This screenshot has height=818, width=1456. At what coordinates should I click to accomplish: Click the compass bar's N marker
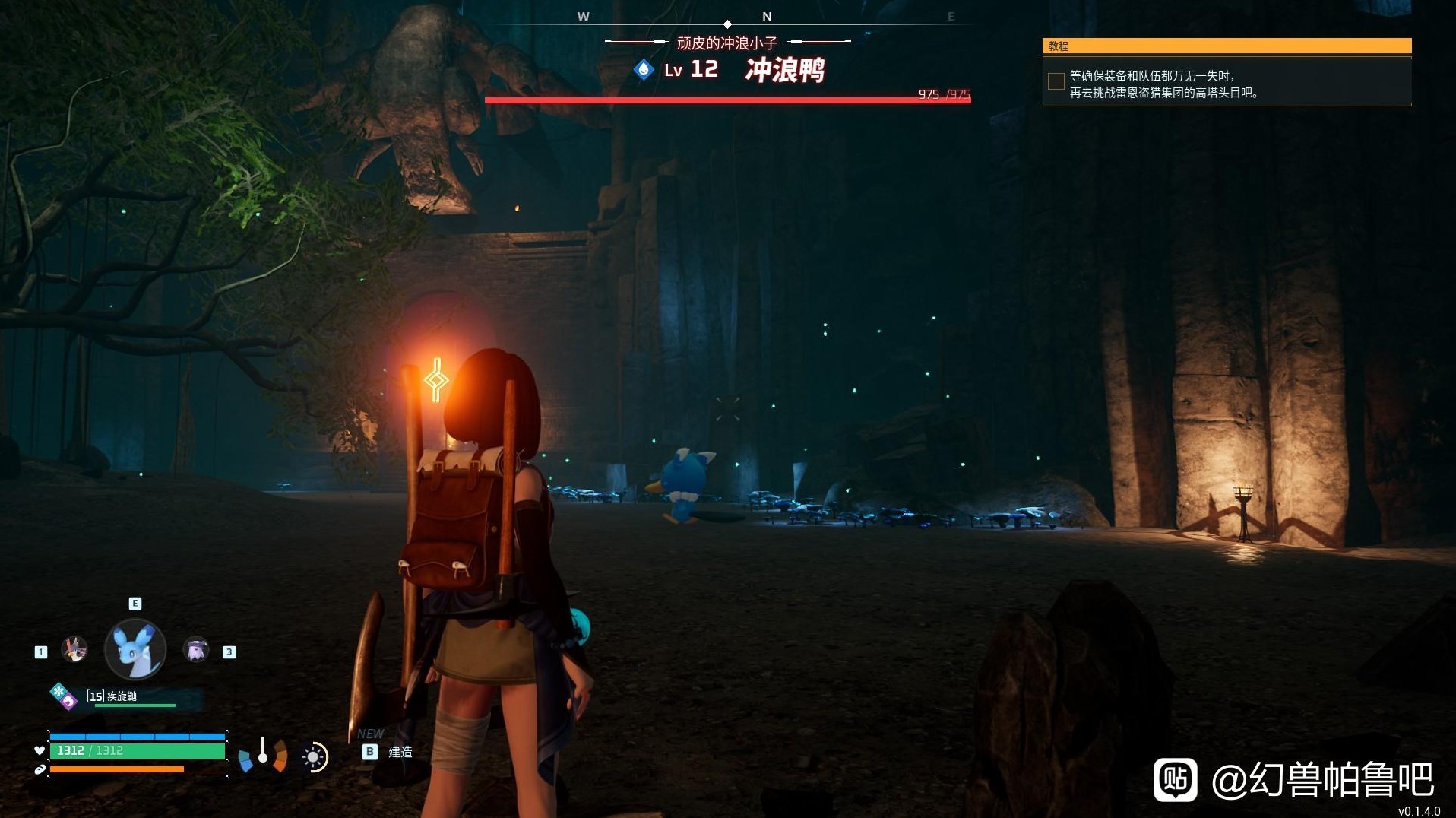click(x=767, y=16)
